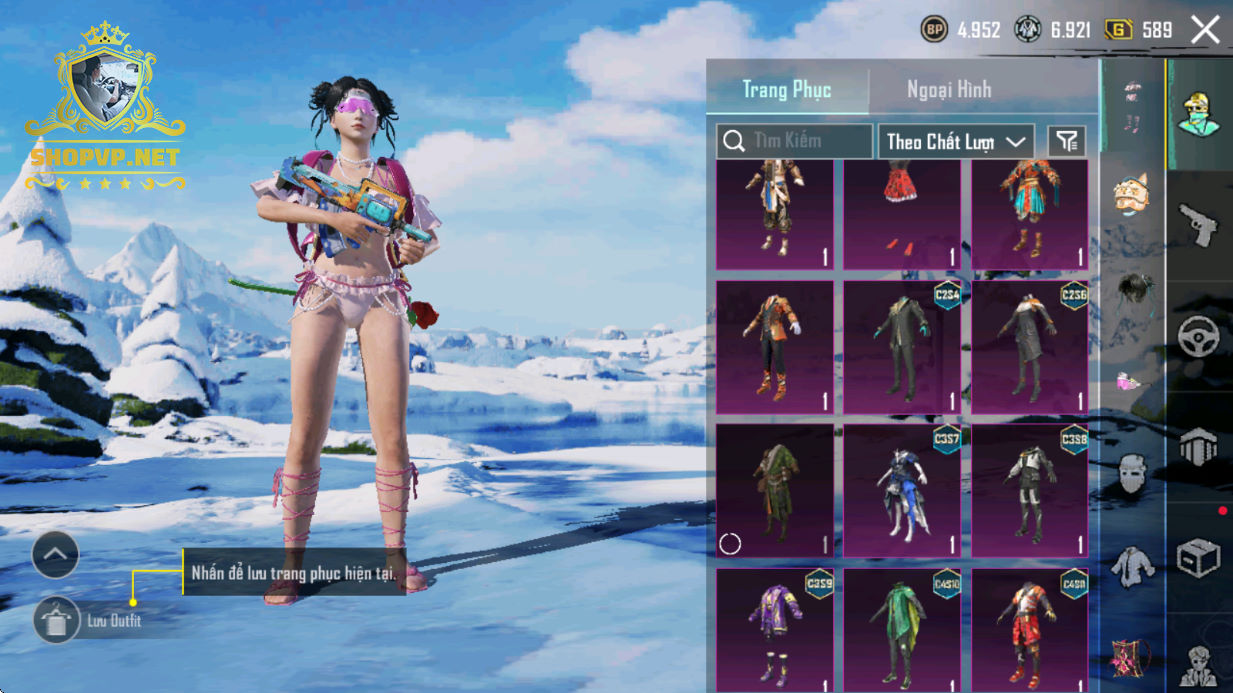Image resolution: width=1233 pixels, height=693 pixels.
Task: Close the inventory screen with the X
Action: [x=1205, y=30]
